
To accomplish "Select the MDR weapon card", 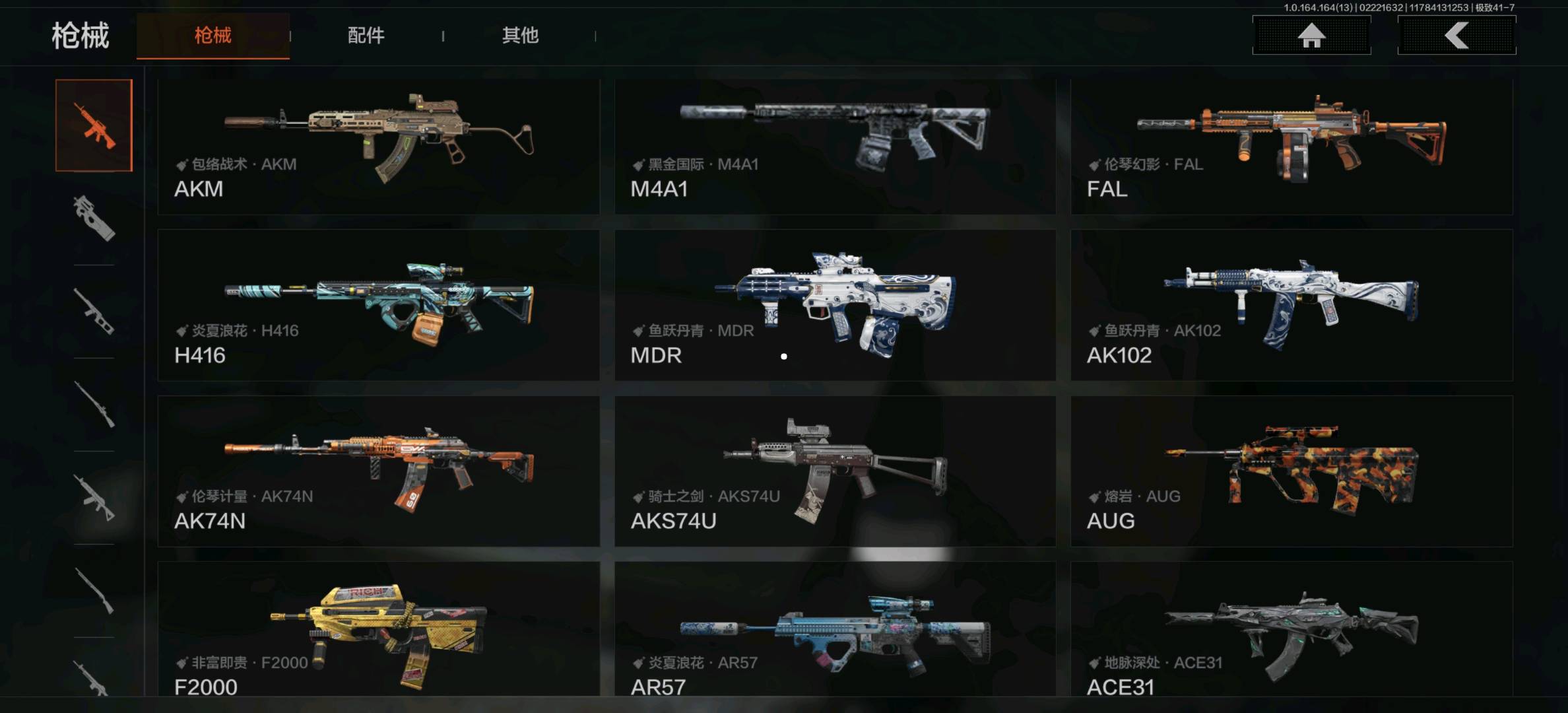I will click(x=835, y=305).
